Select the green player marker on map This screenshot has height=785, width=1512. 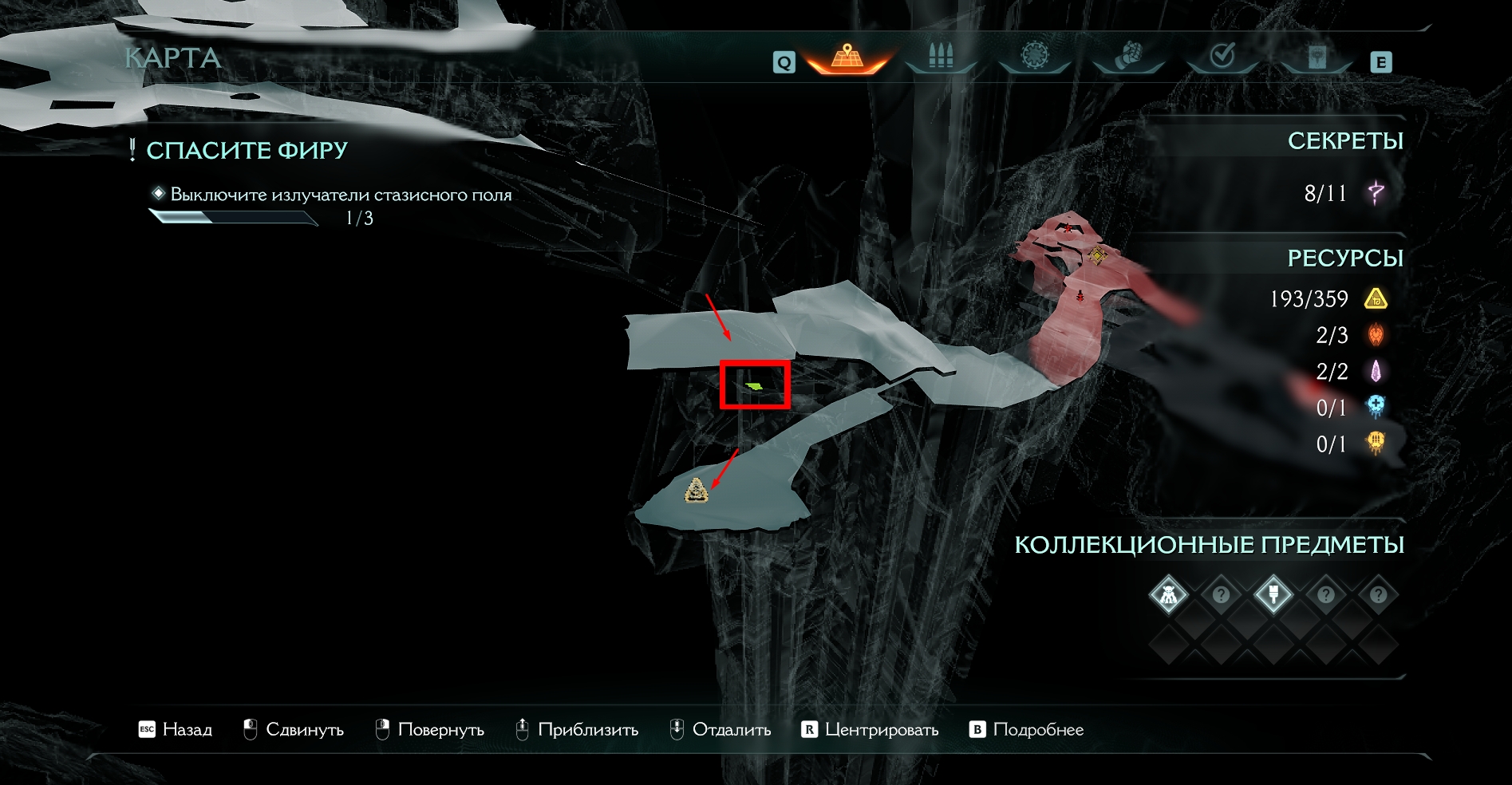pyautogui.click(x=754, y=386)
